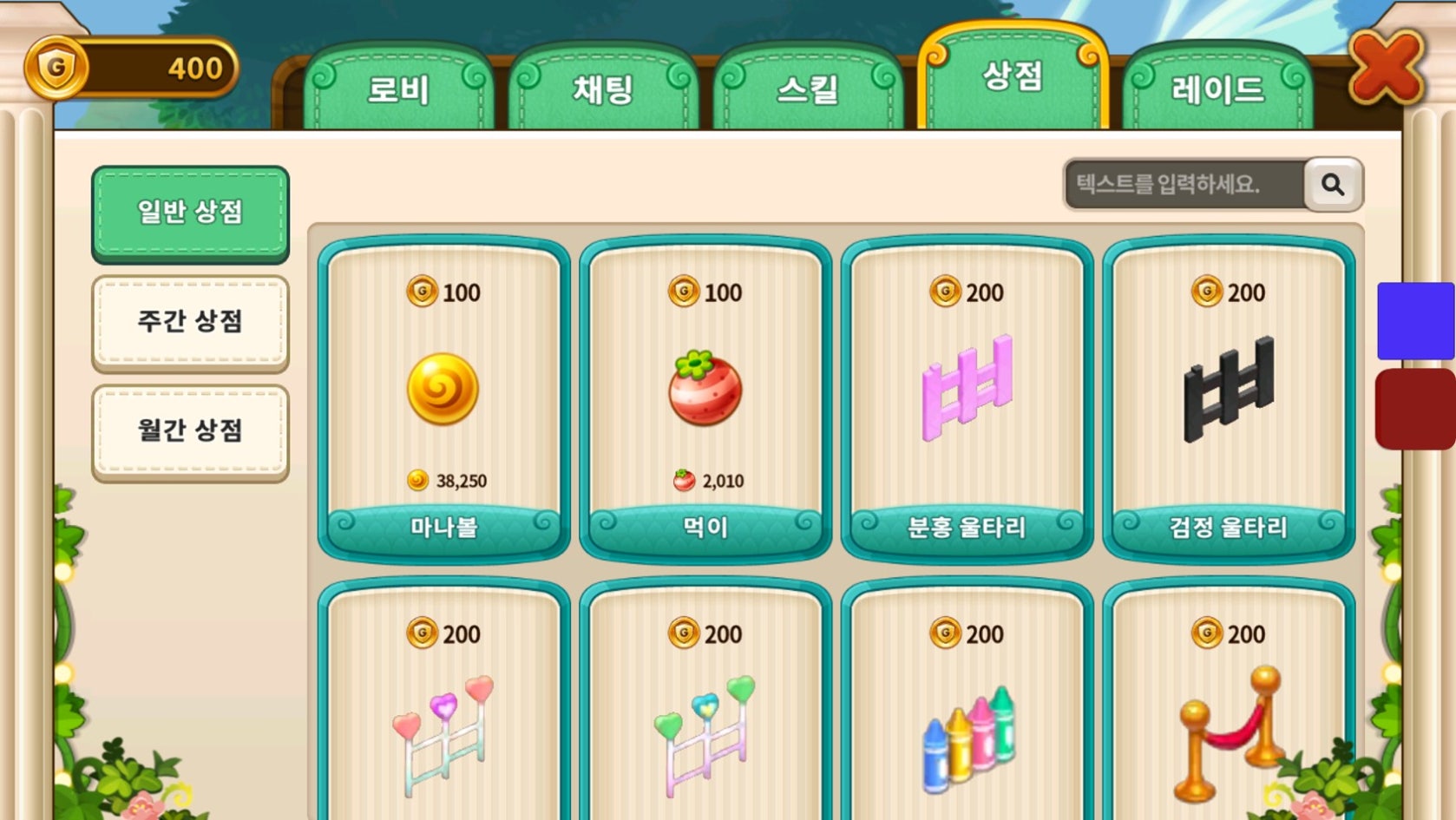Close the shop with the X button
1456x820 pixels.
[x=1387, y=68]
